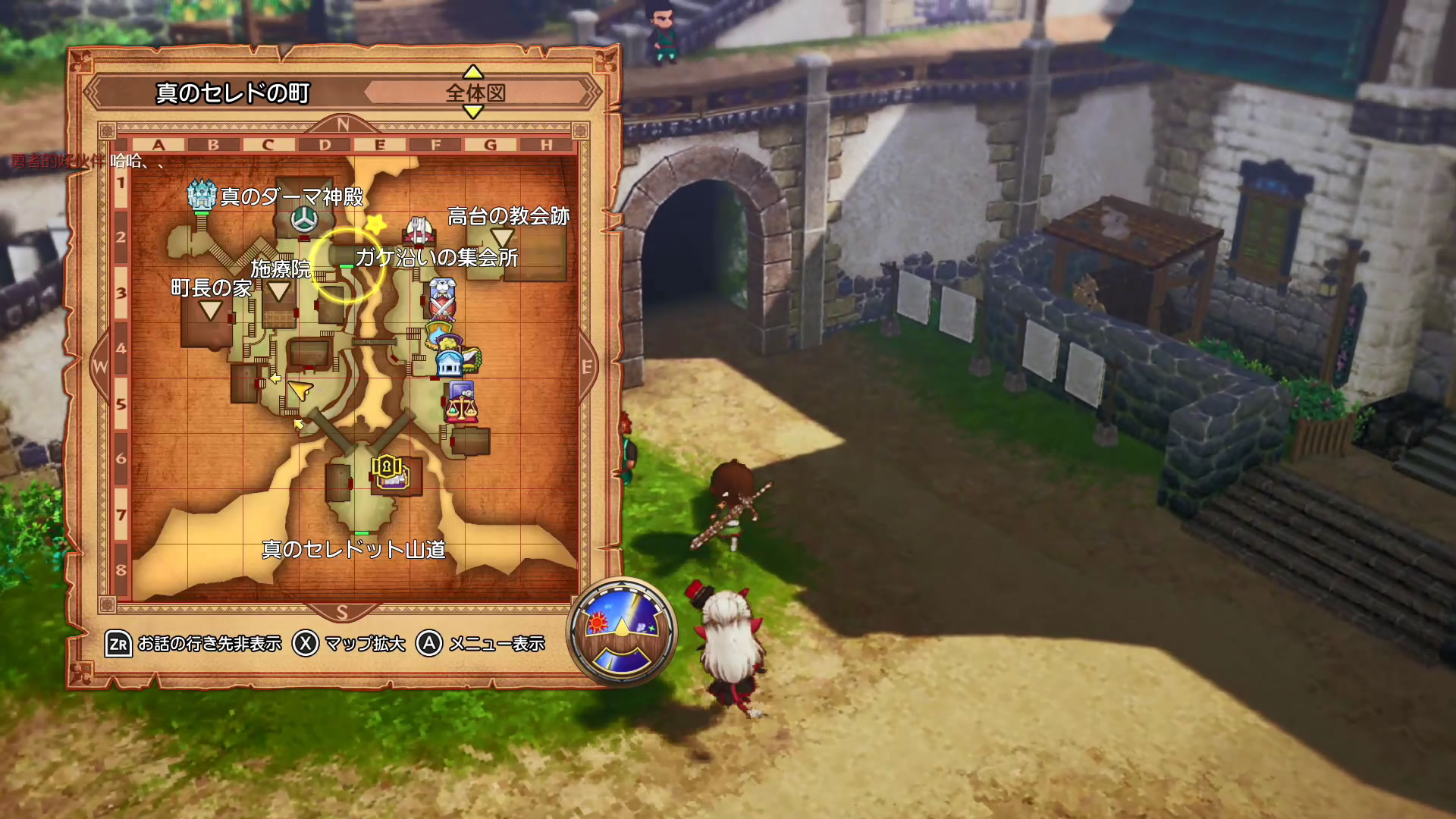This screenshot has height=819, width=1456.
Task: Click the green three-spoke emblem marker
Action: 305,219
